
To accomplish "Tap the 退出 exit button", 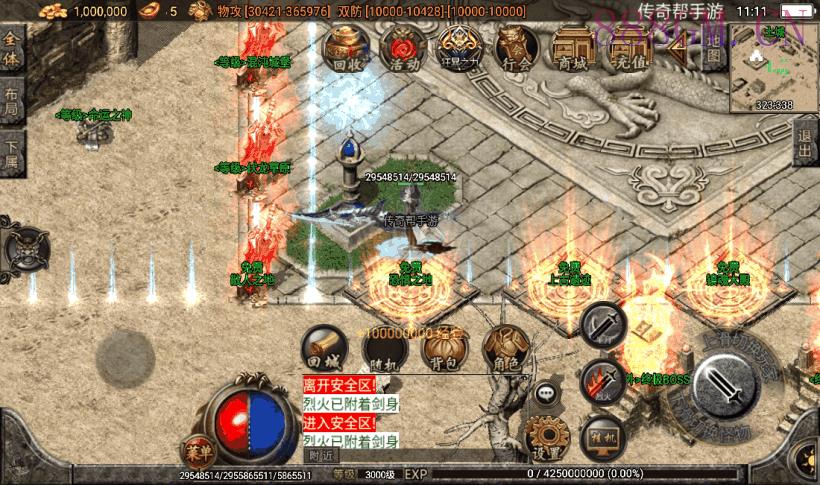I will click(805, 145).
